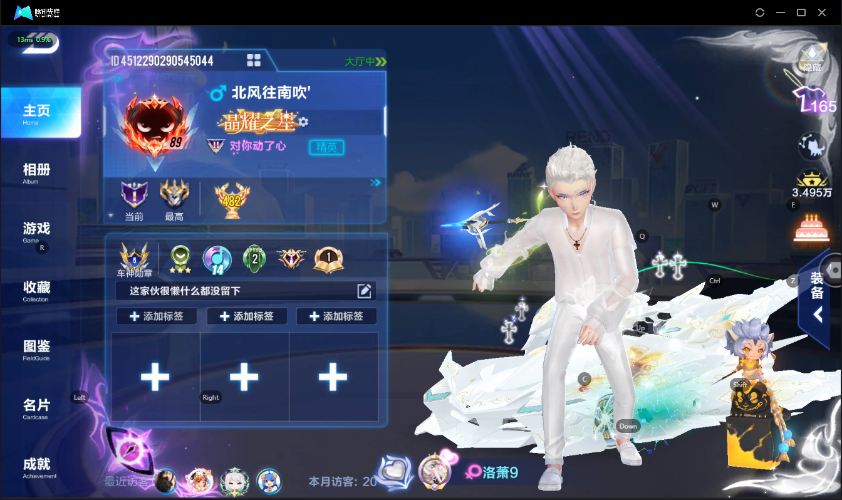This screenshot has height=500, width=842.
Task: Open the 3.495万 popularity crown icon
Action: pos(809,184)
